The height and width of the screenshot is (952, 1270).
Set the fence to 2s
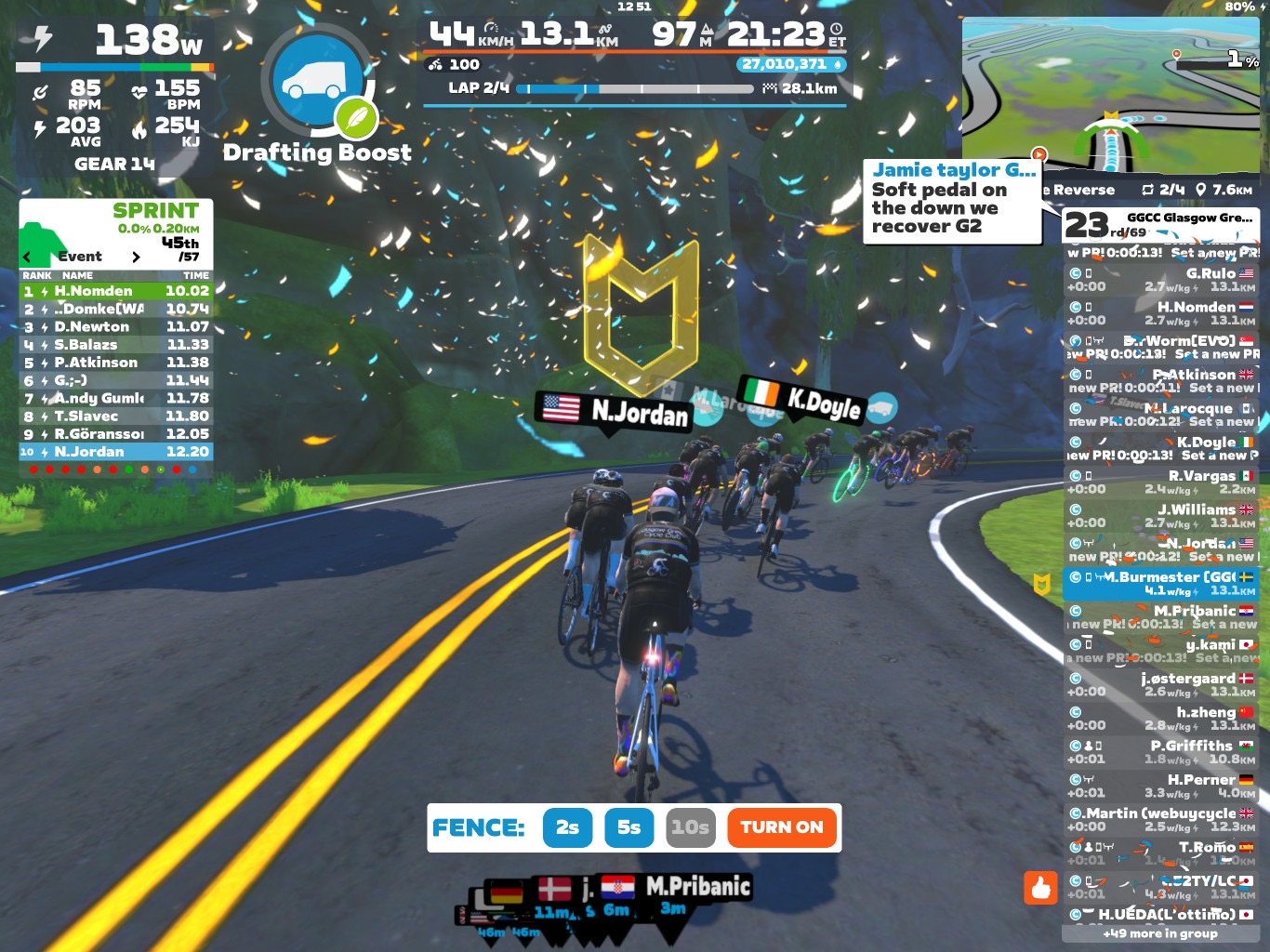[x=567, y=827]
